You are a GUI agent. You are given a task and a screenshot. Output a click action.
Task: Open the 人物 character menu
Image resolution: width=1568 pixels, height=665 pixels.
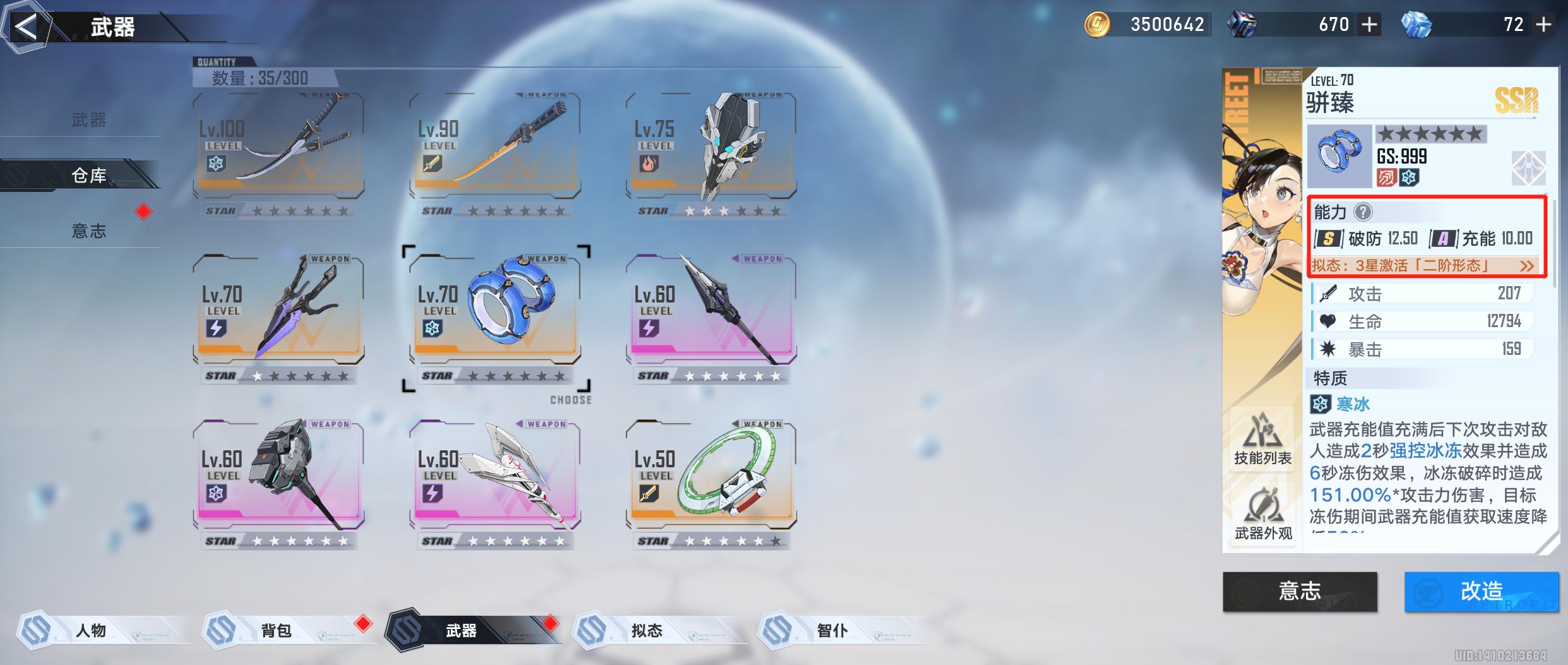coord(92,630)
